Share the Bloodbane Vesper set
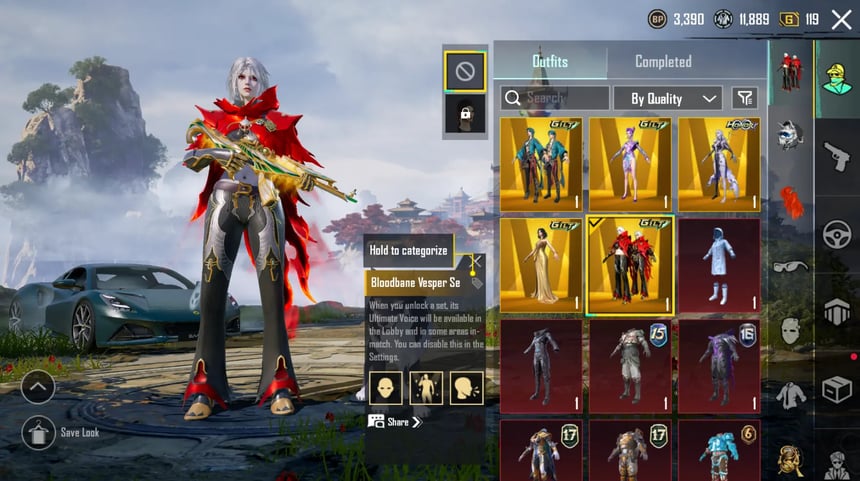The height and width of the screenshot is (481, 860). (396, 422)
